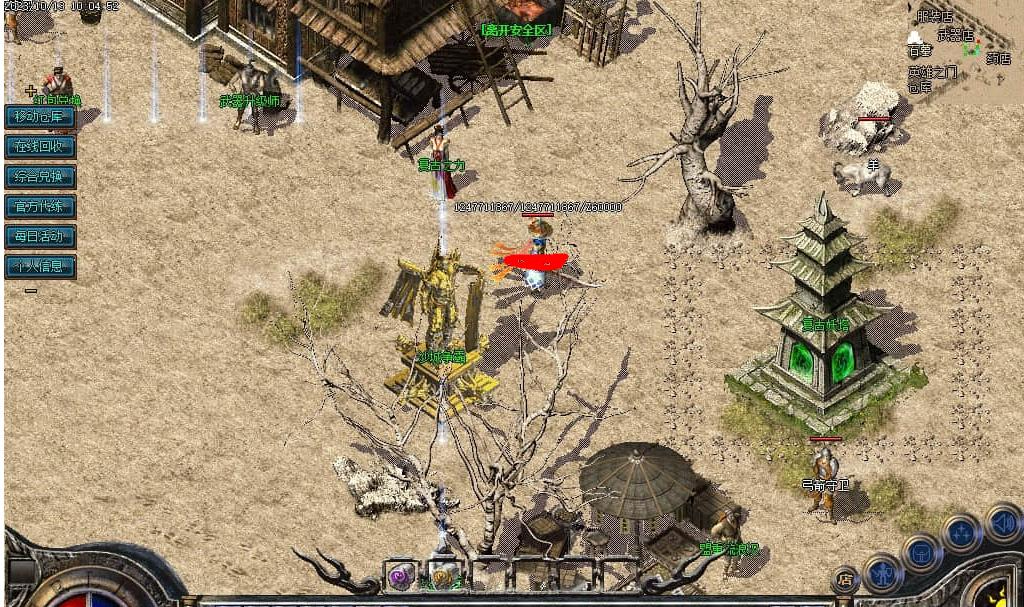Open the character figure panel
The image size is (1024, 607).
(x=883, y=572)
